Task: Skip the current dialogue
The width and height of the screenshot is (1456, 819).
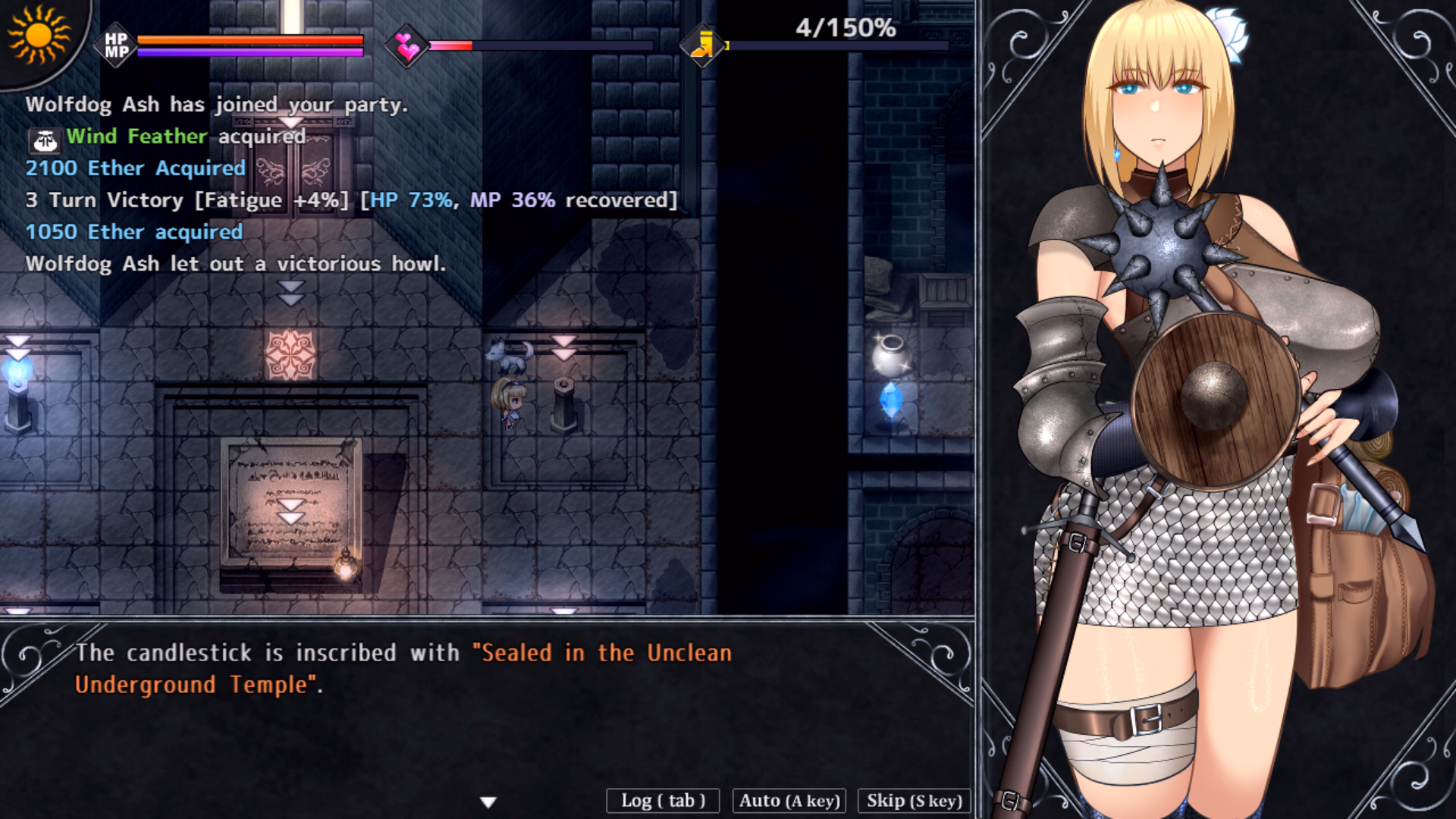Action: (x=914, y=801)
